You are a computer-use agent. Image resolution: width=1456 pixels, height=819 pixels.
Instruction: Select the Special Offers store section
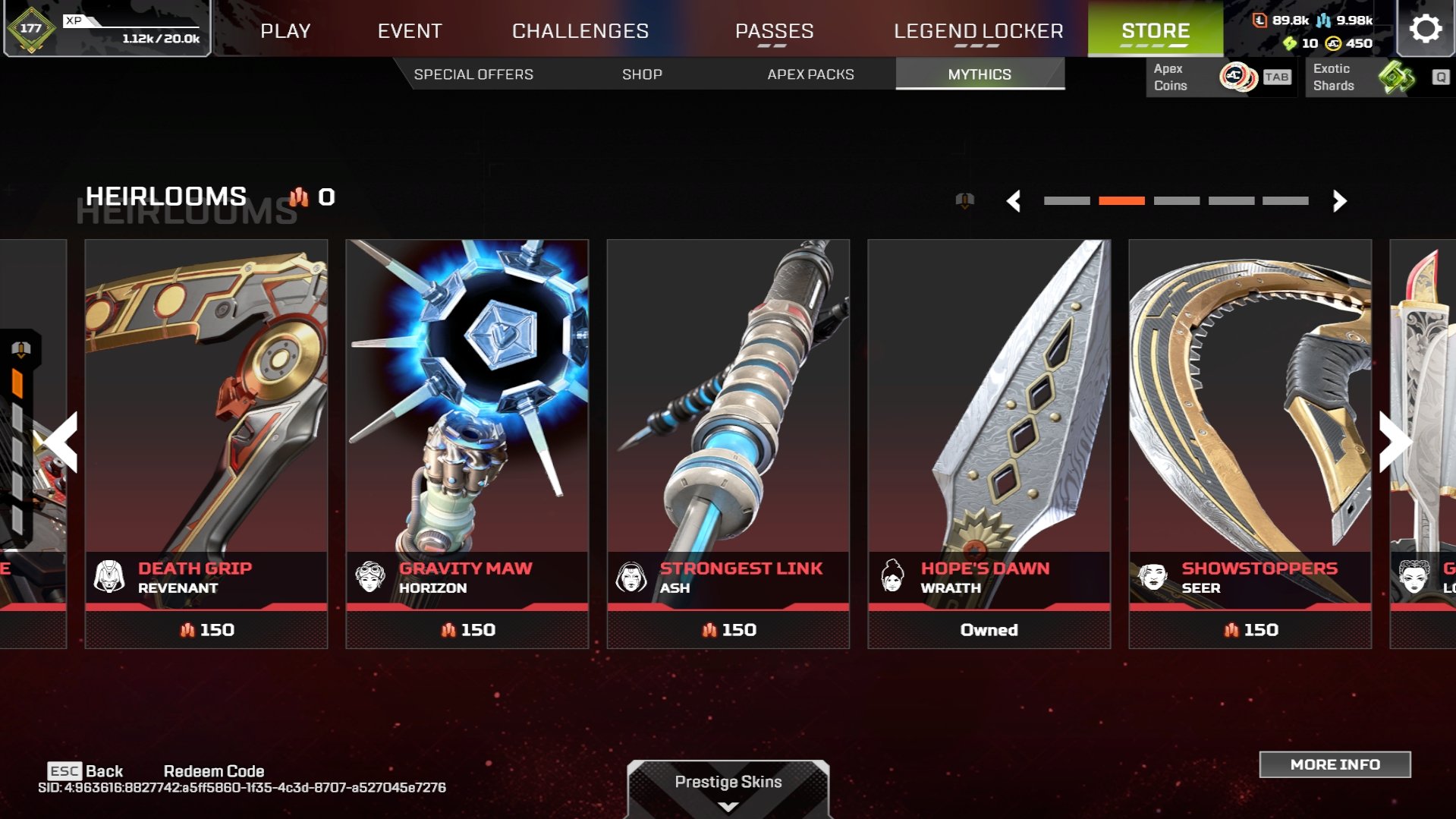point(473,74)
